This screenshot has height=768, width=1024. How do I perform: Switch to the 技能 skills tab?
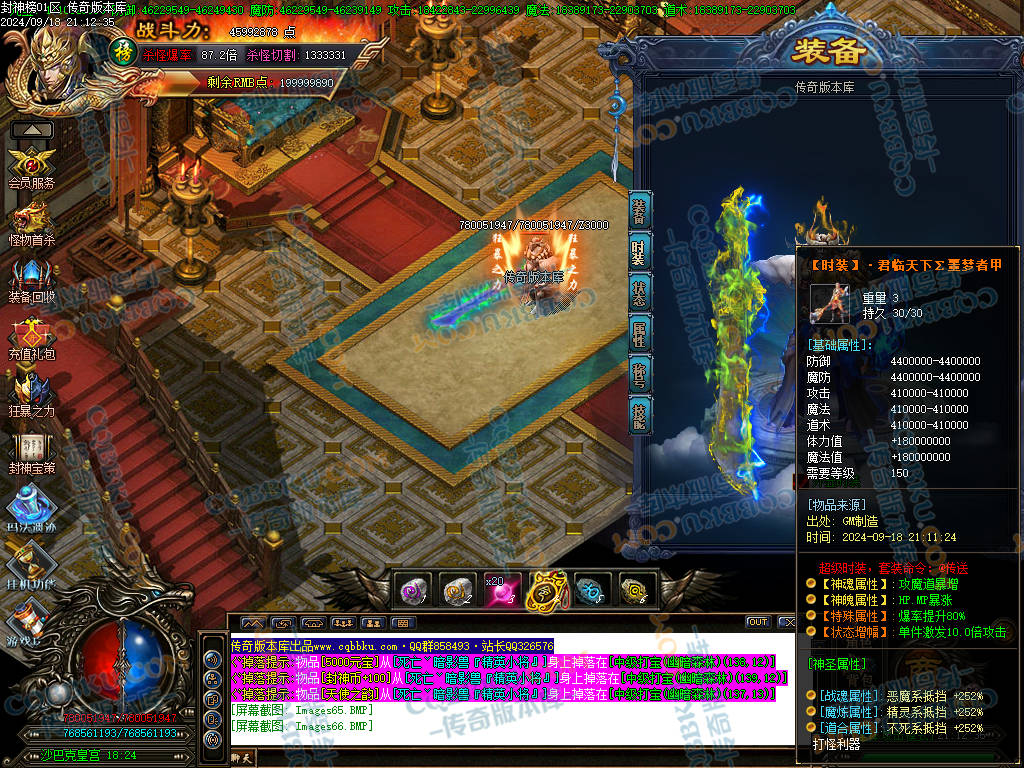point(640,415)
